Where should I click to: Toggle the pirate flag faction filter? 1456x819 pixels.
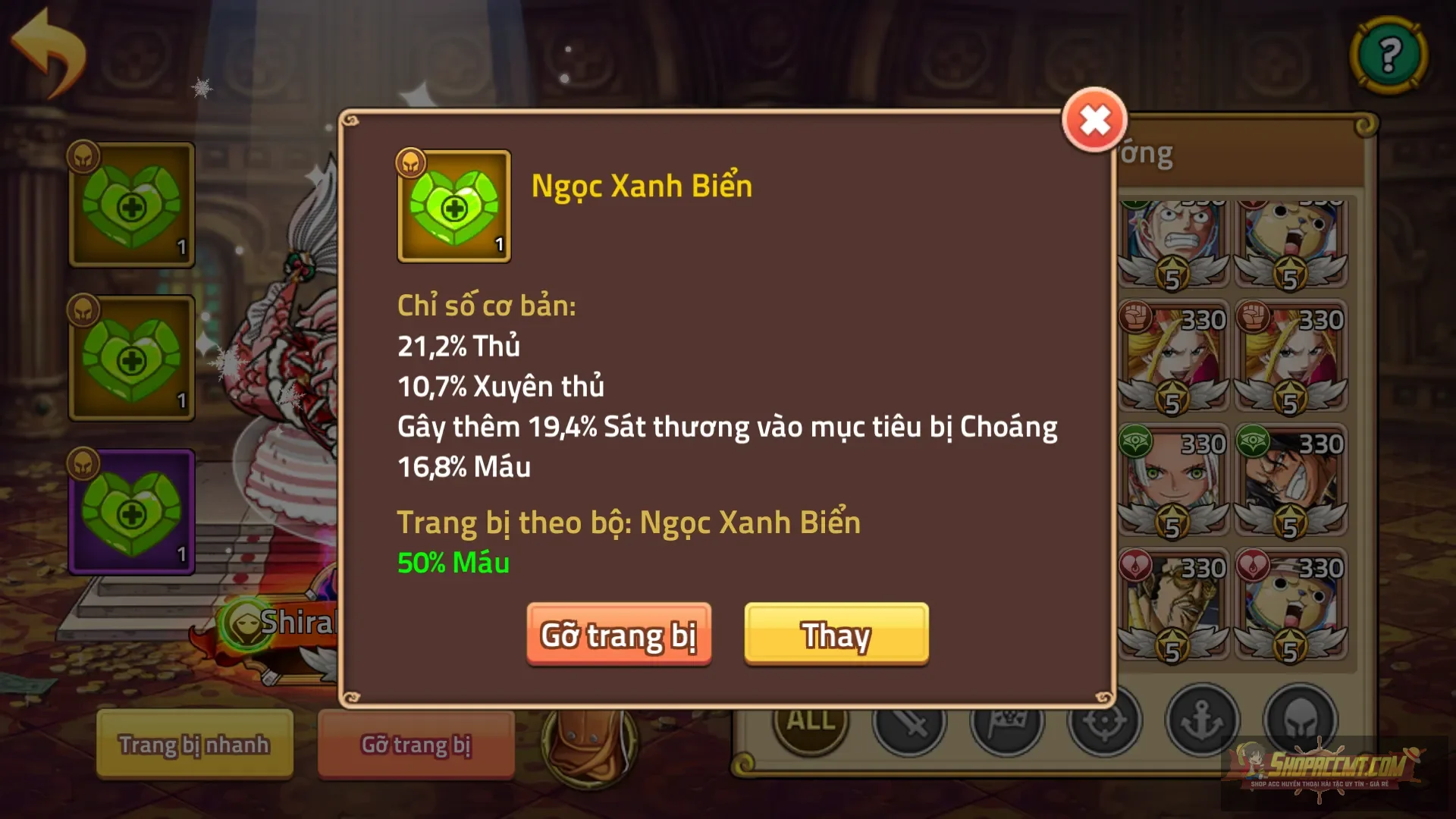[1009, 722]
